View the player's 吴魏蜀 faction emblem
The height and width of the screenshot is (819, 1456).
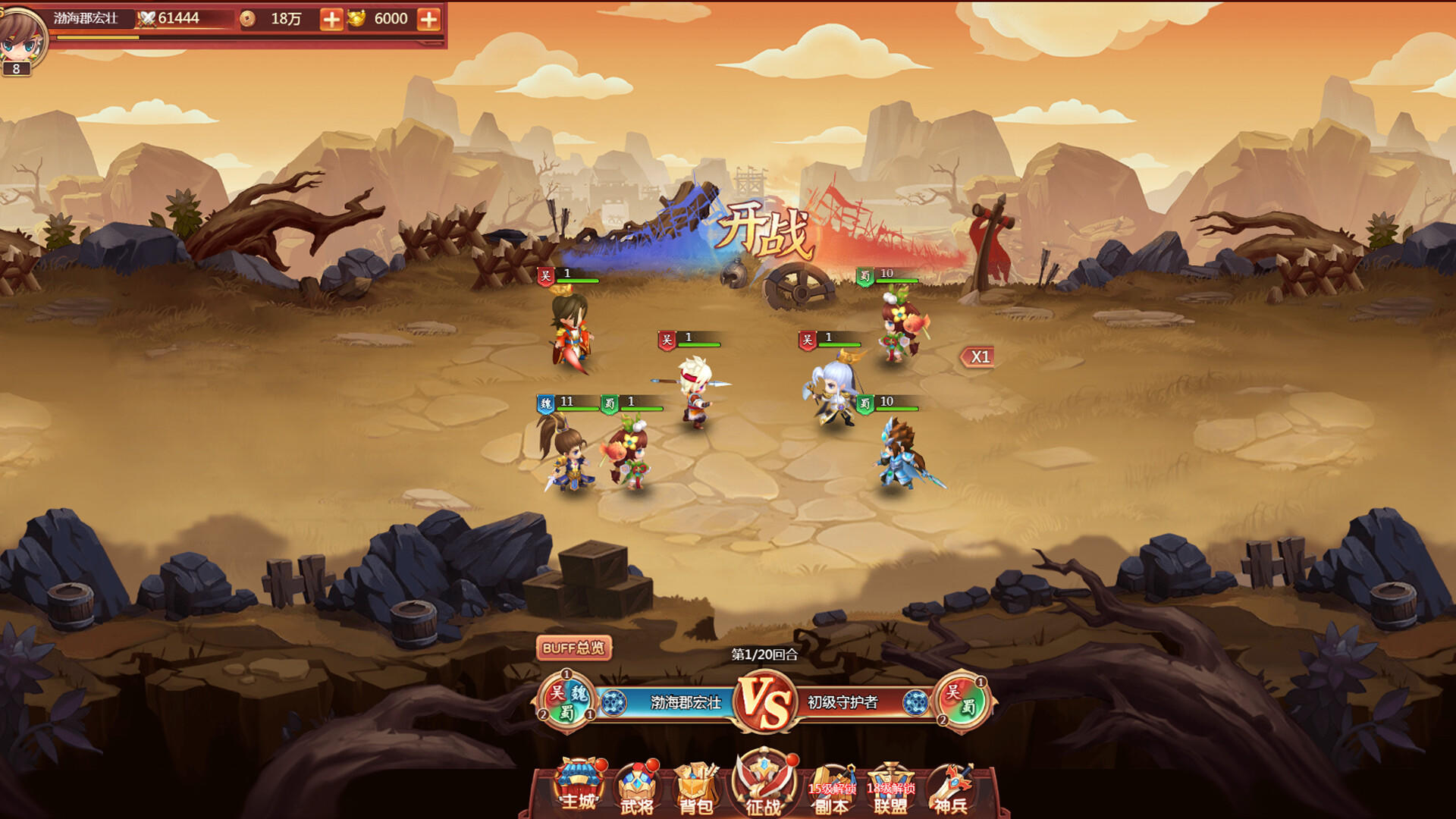pyautogui.click(x=567, y=701)
